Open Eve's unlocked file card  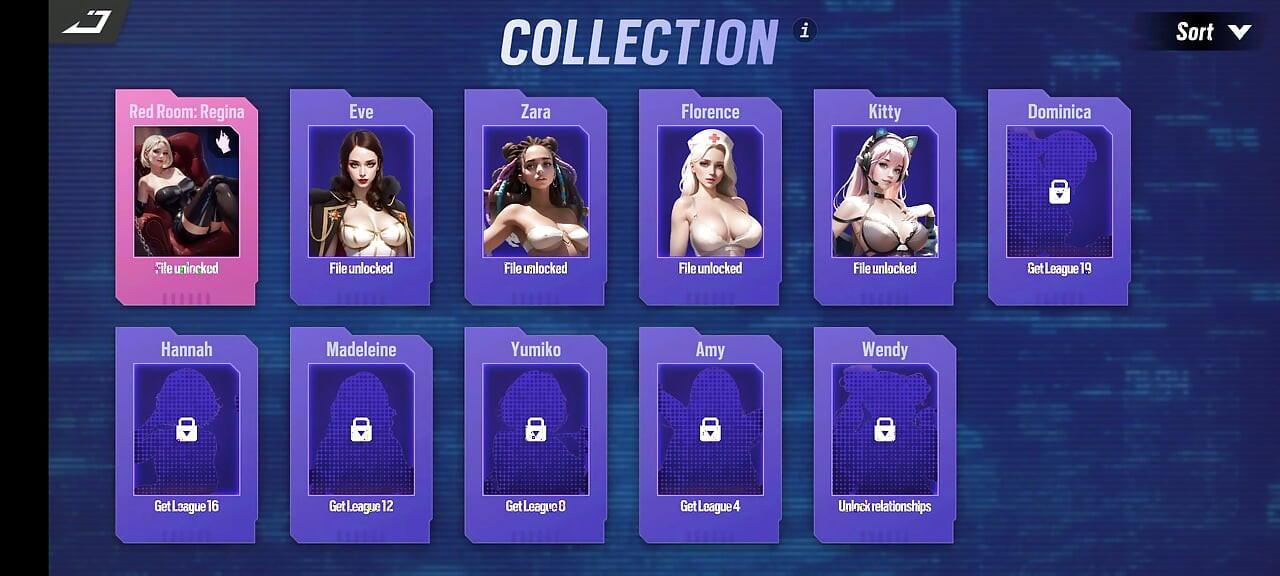(361, 196)
